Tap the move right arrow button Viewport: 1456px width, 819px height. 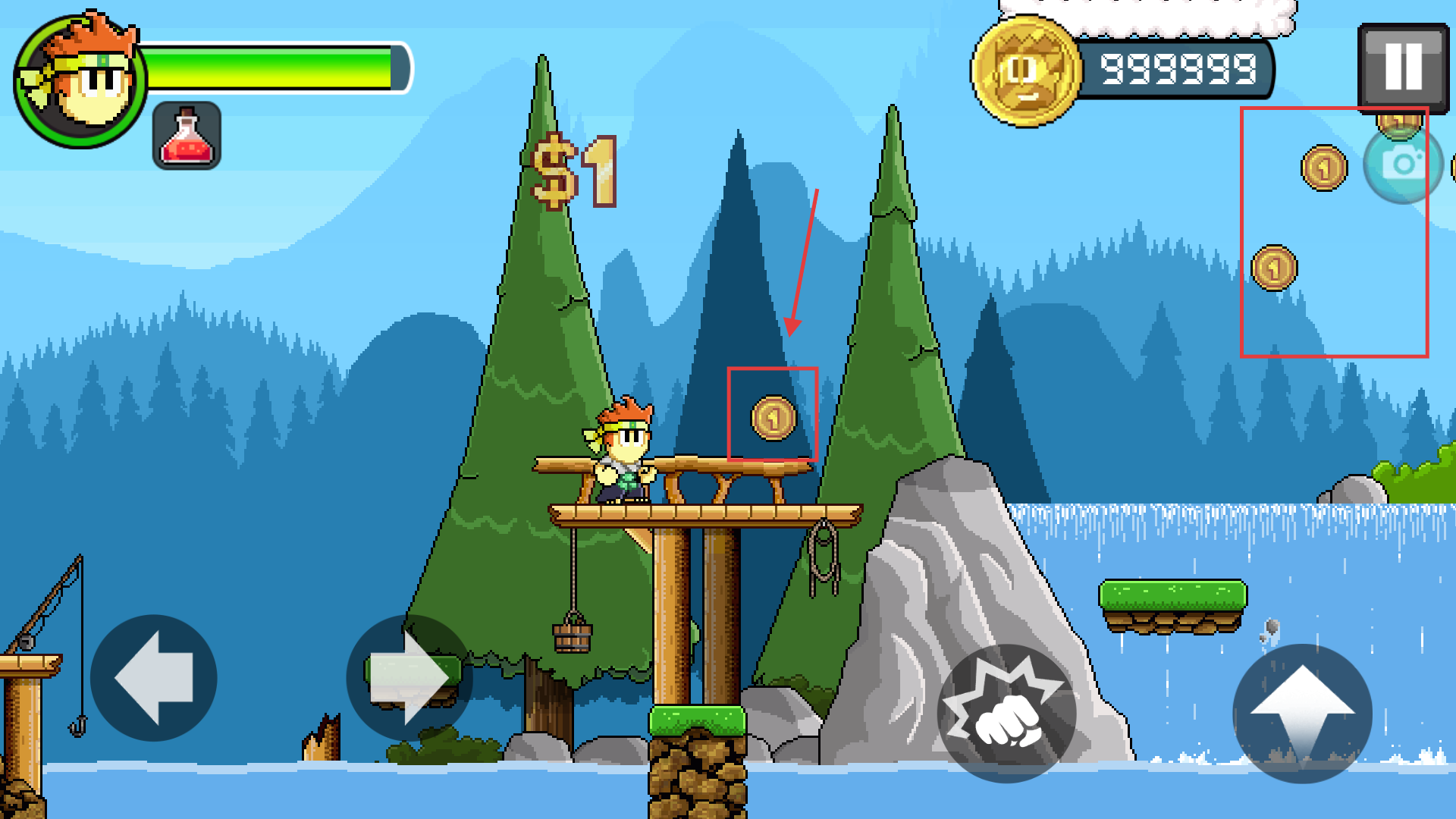[409, 677]
